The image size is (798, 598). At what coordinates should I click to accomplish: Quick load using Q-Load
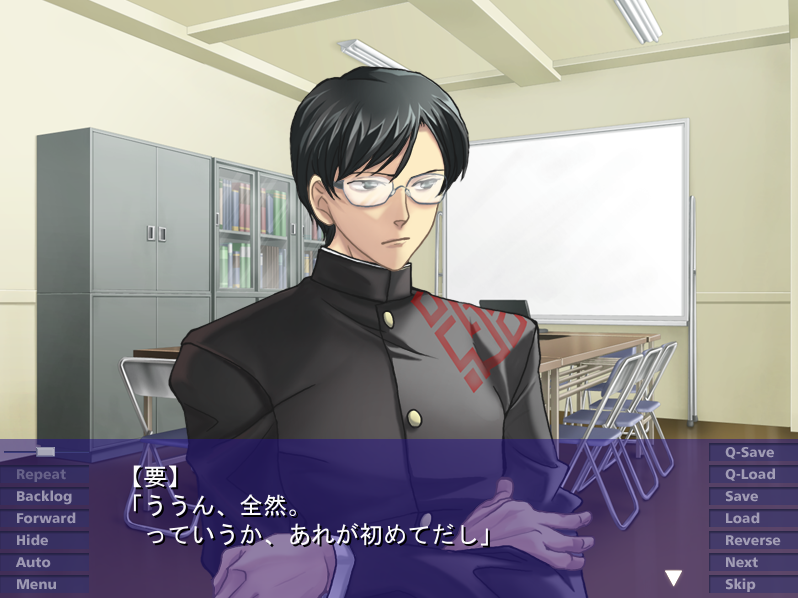[x=750, y=475]
